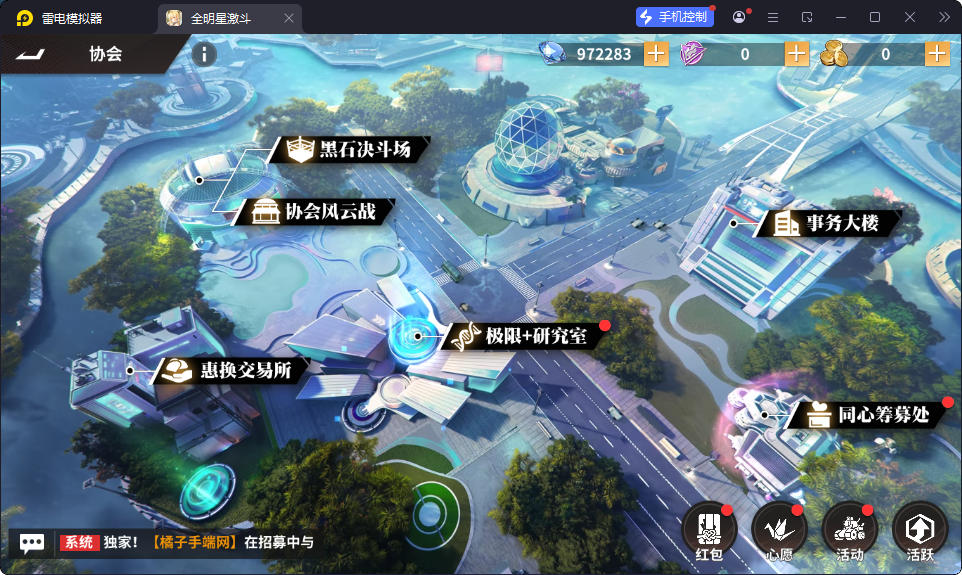This screenshot has width=962, height=575.
Task: Open the info icon next to 协会
Action: tap(203, 54)
